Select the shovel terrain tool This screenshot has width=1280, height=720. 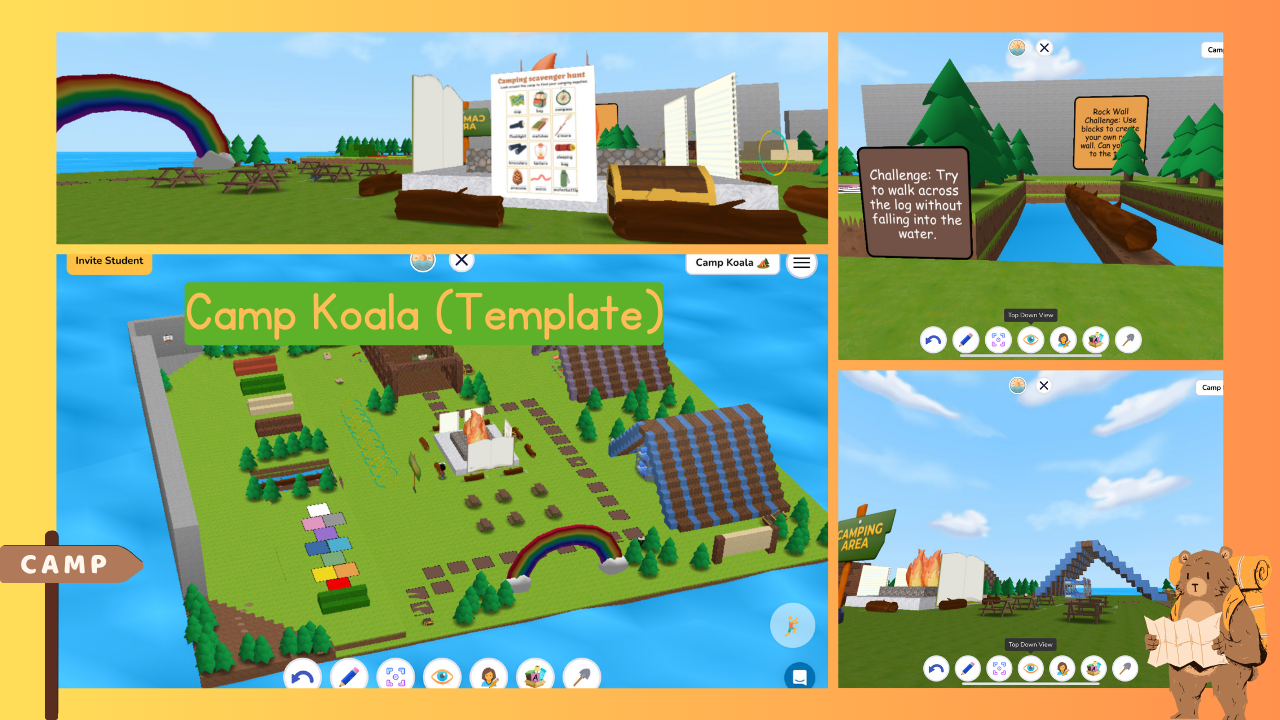coord(581,676)
